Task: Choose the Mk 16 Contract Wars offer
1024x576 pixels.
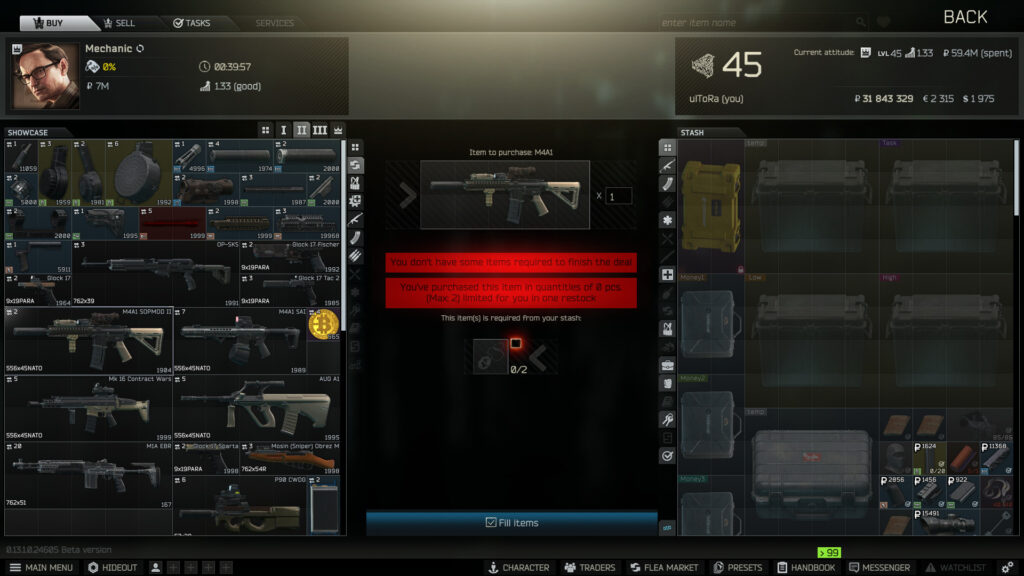Action: click(88, 407)
